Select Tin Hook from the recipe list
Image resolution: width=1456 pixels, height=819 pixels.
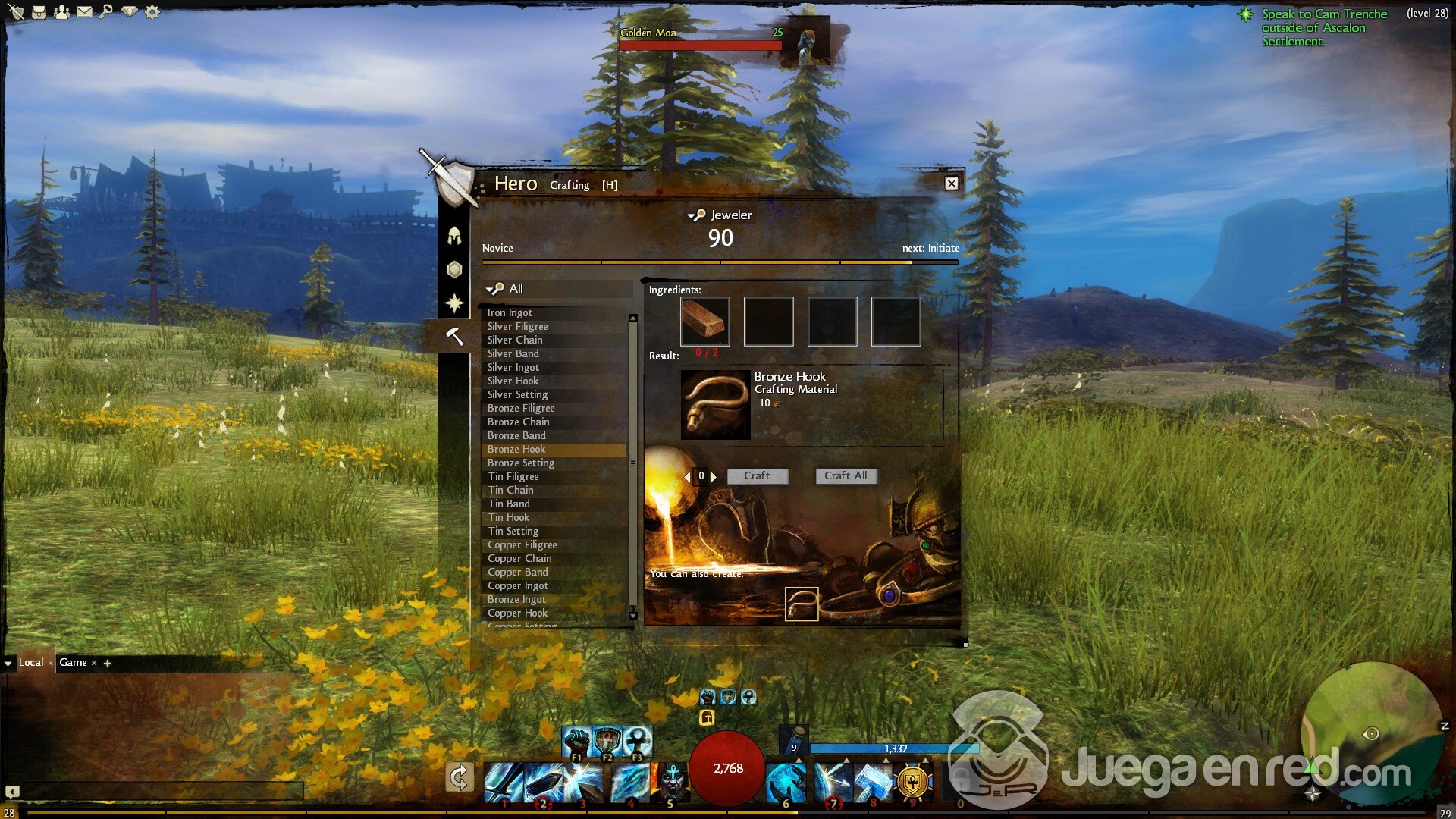click(509, 517)
